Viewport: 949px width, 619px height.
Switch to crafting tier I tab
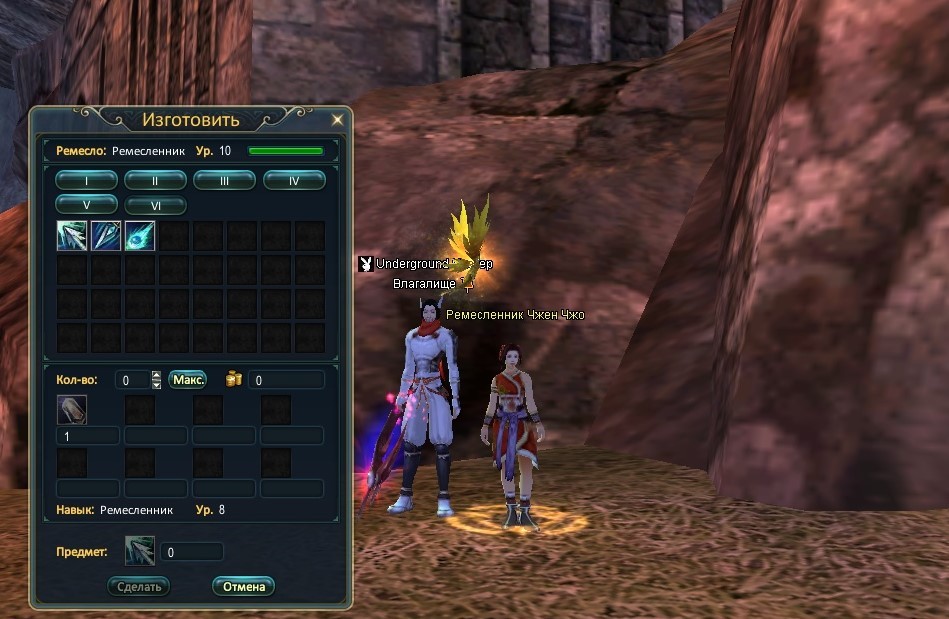[x=86, y=181]
